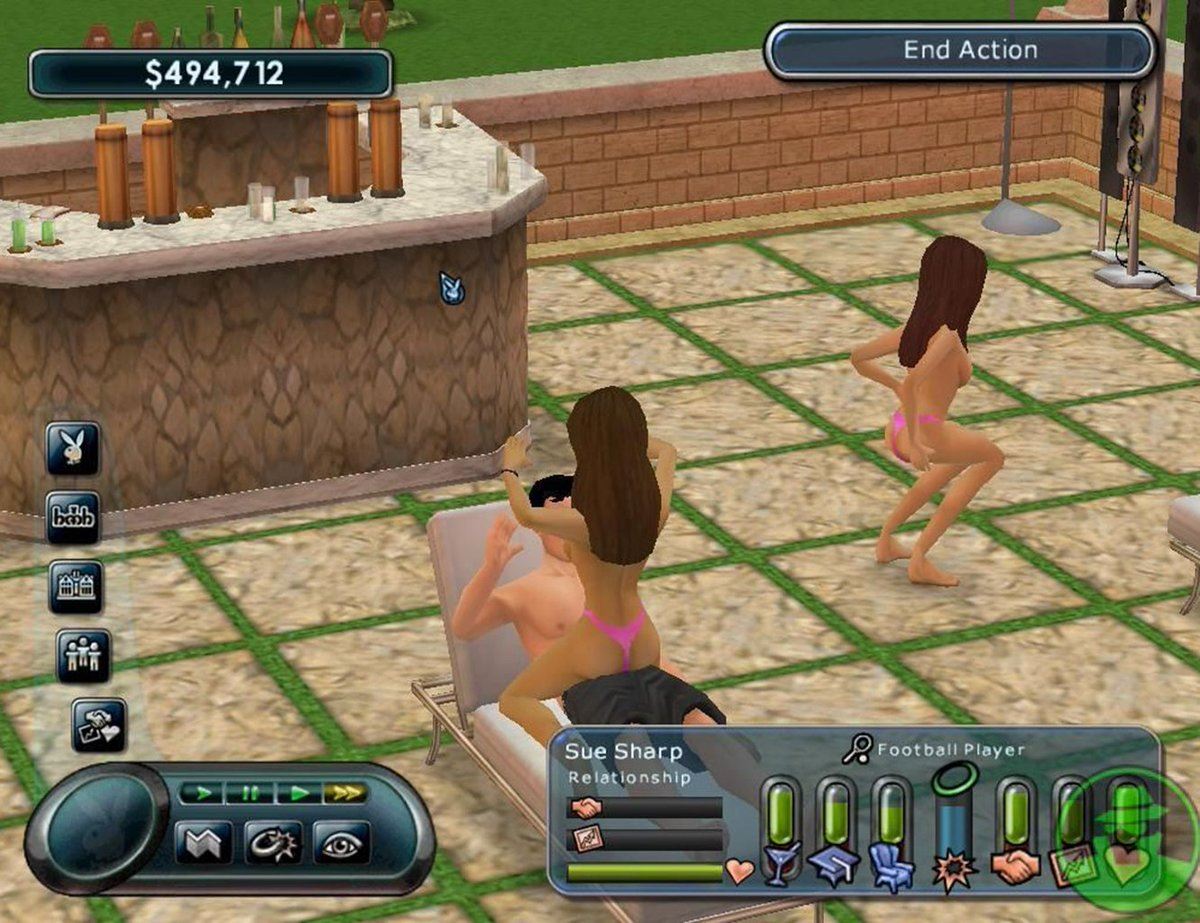Open the mansion building icon menu

click(75, 586)
